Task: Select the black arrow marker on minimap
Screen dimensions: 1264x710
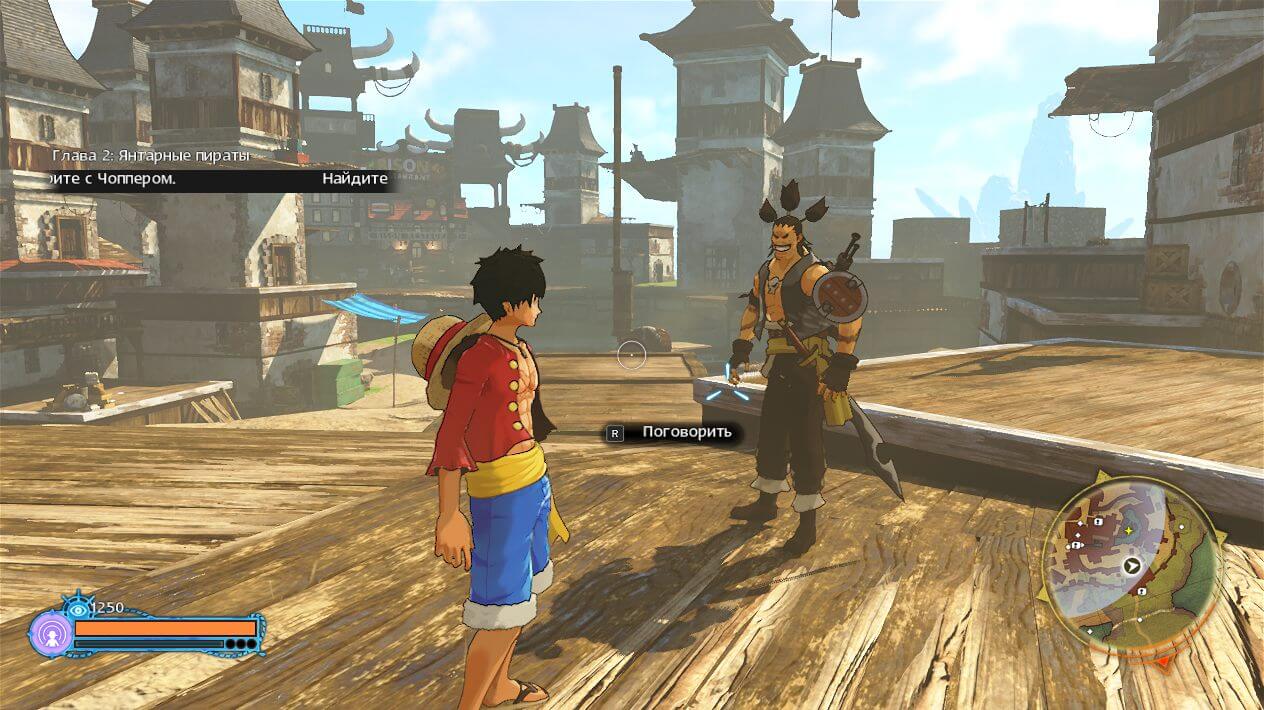Action: 1132,565
